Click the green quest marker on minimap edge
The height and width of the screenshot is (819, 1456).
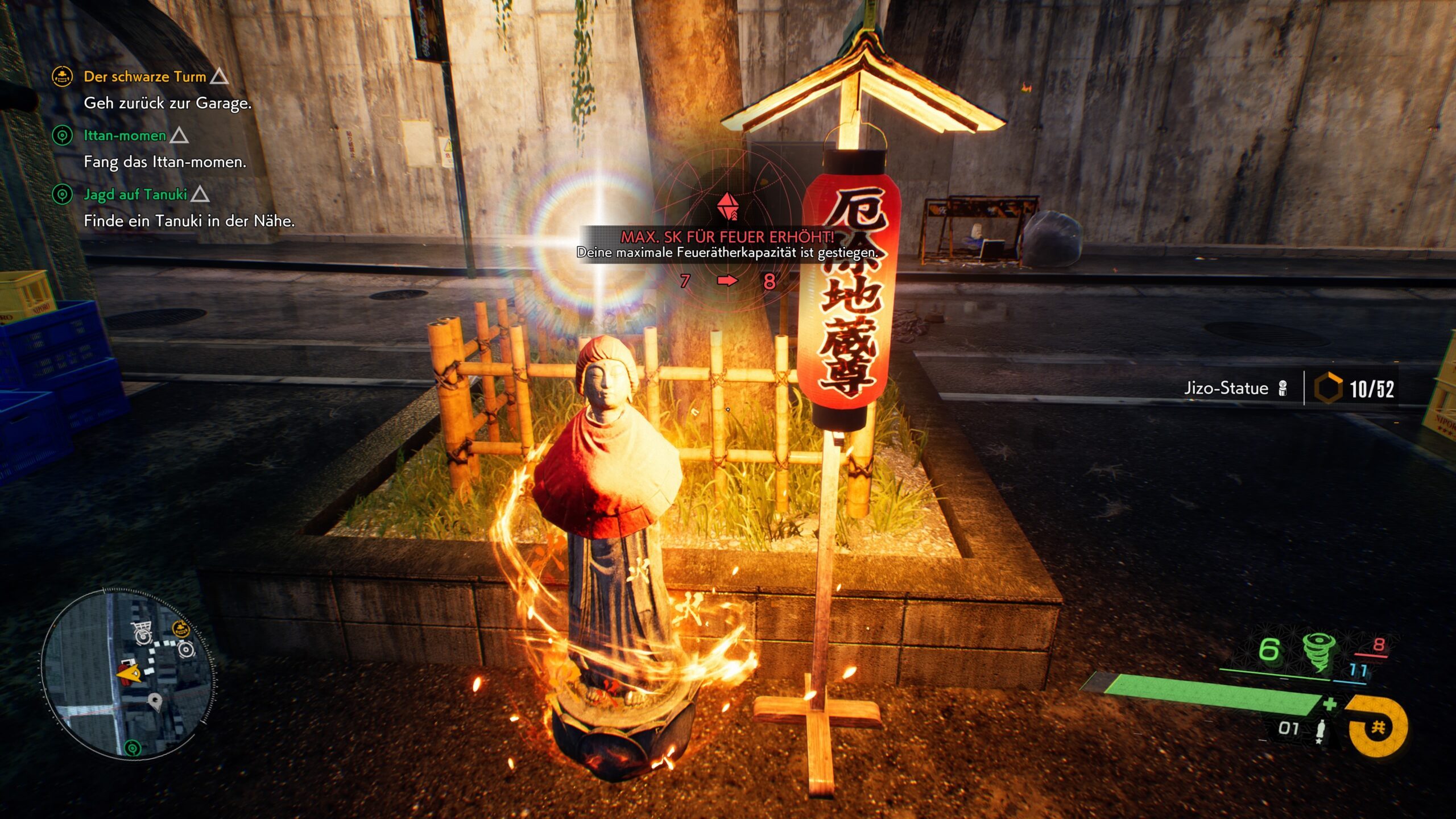tap(133, 747)
